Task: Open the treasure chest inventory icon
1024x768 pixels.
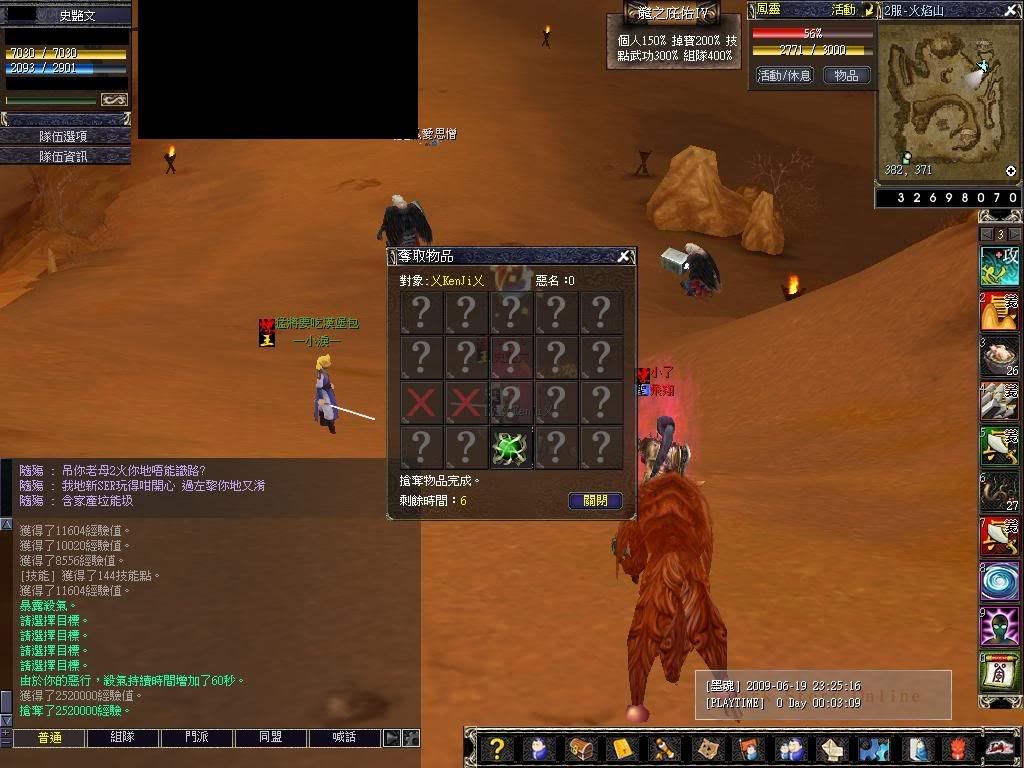Action: pos(580,749)
